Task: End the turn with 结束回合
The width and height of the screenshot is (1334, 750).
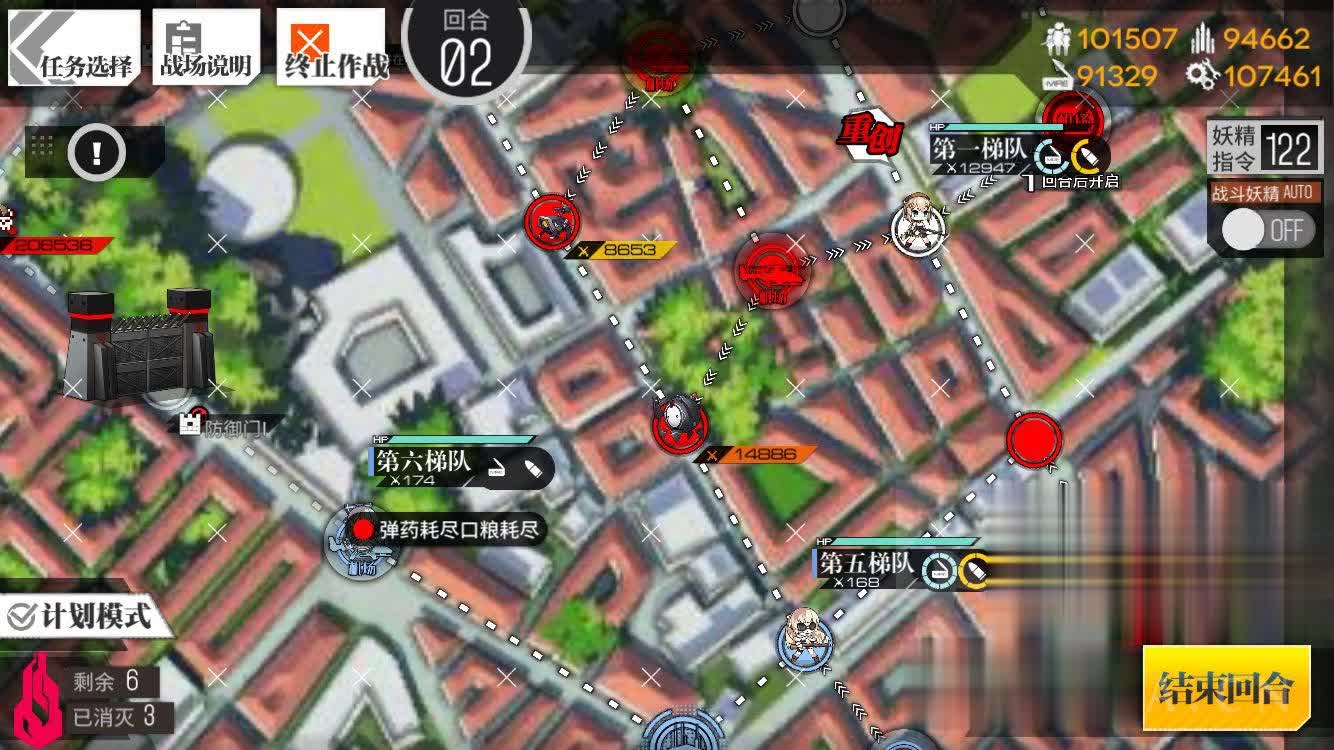Action: (x=1226, y=687)
